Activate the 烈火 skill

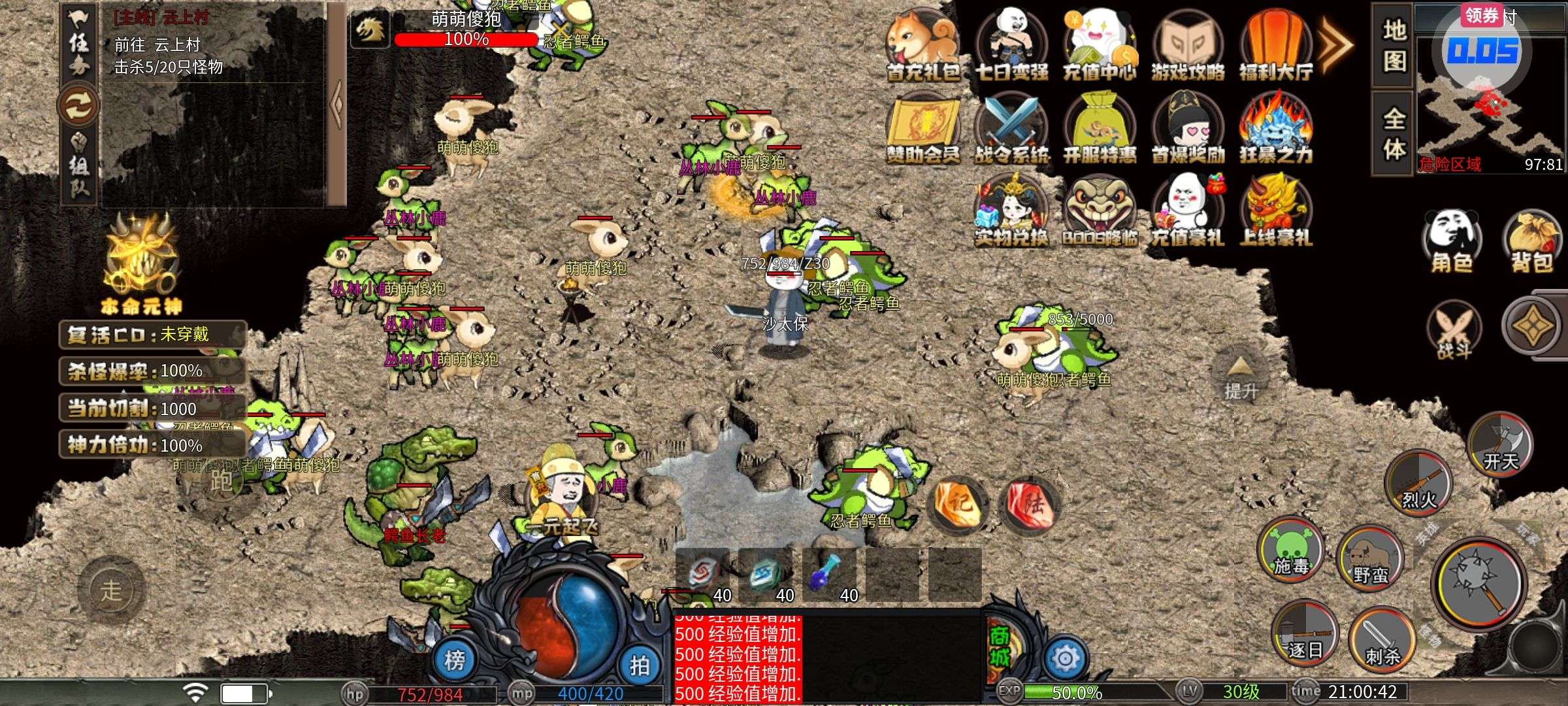tap(1418, 482)
